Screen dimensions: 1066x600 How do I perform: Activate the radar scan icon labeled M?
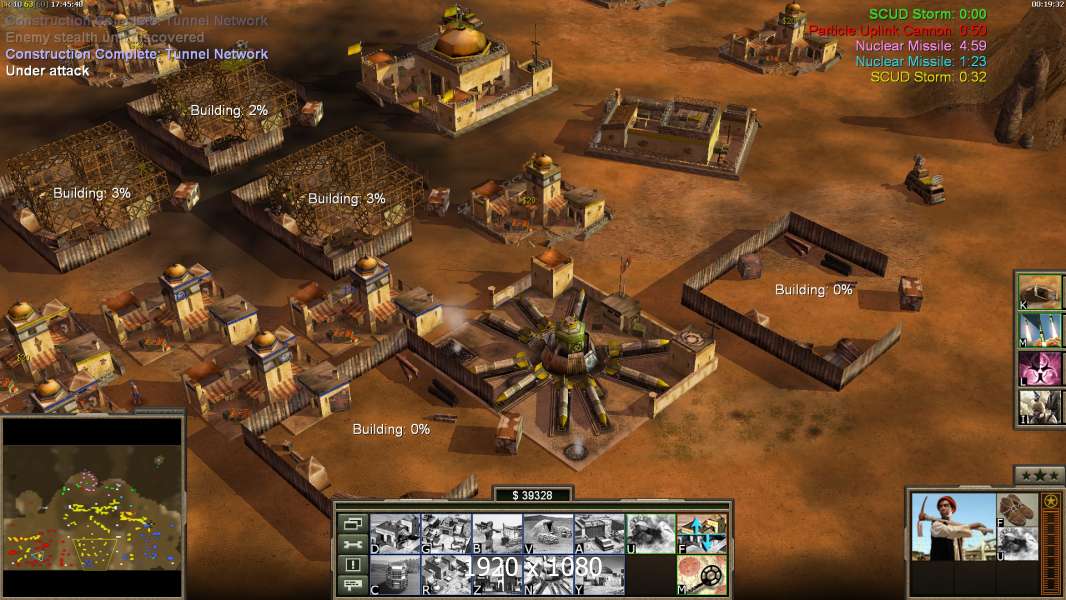[701, 575]
